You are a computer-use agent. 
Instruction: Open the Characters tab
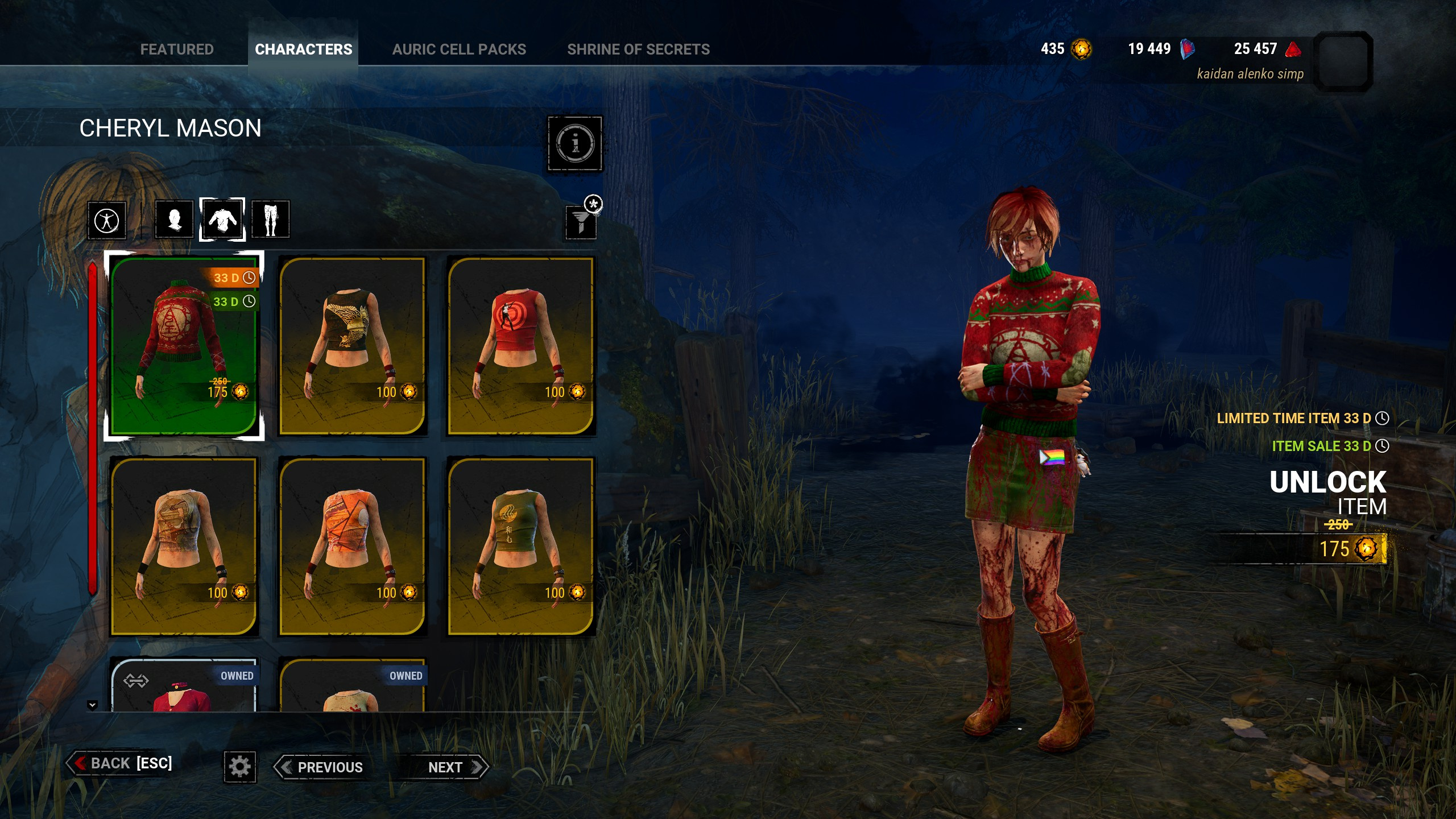(x=303, y=49)
